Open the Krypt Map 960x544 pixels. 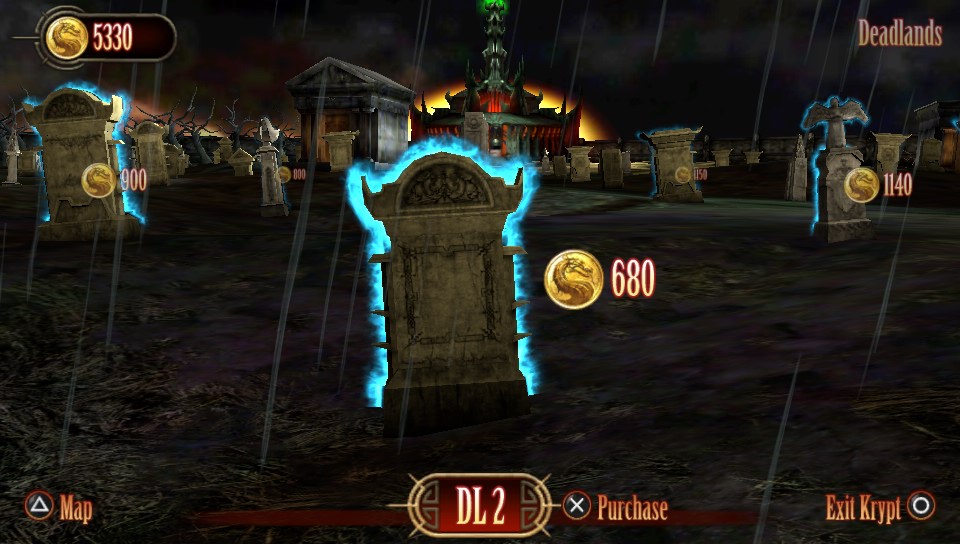tap(60, 508)
